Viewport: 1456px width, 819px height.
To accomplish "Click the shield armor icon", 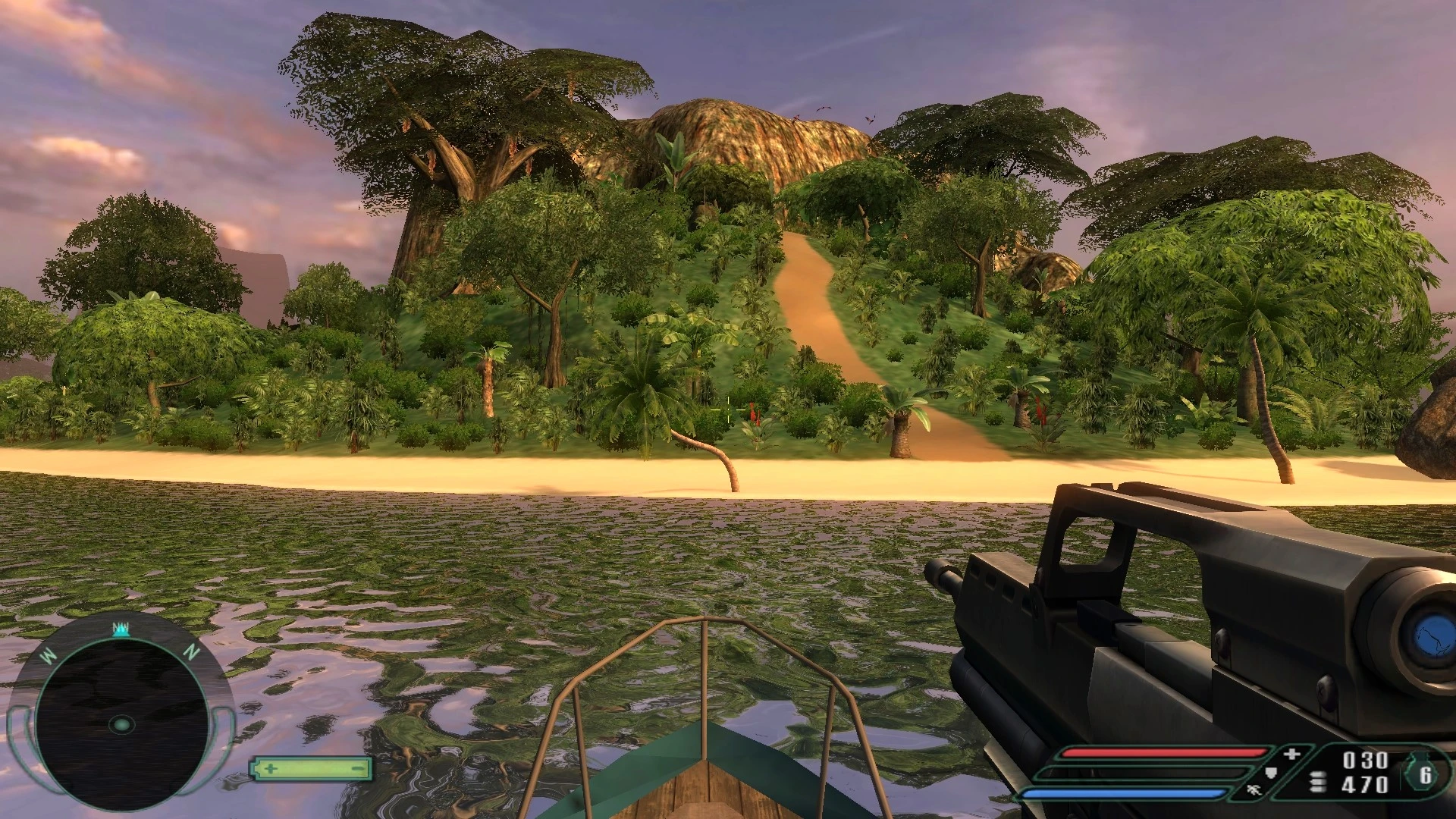I will (x=1270, y=773).
